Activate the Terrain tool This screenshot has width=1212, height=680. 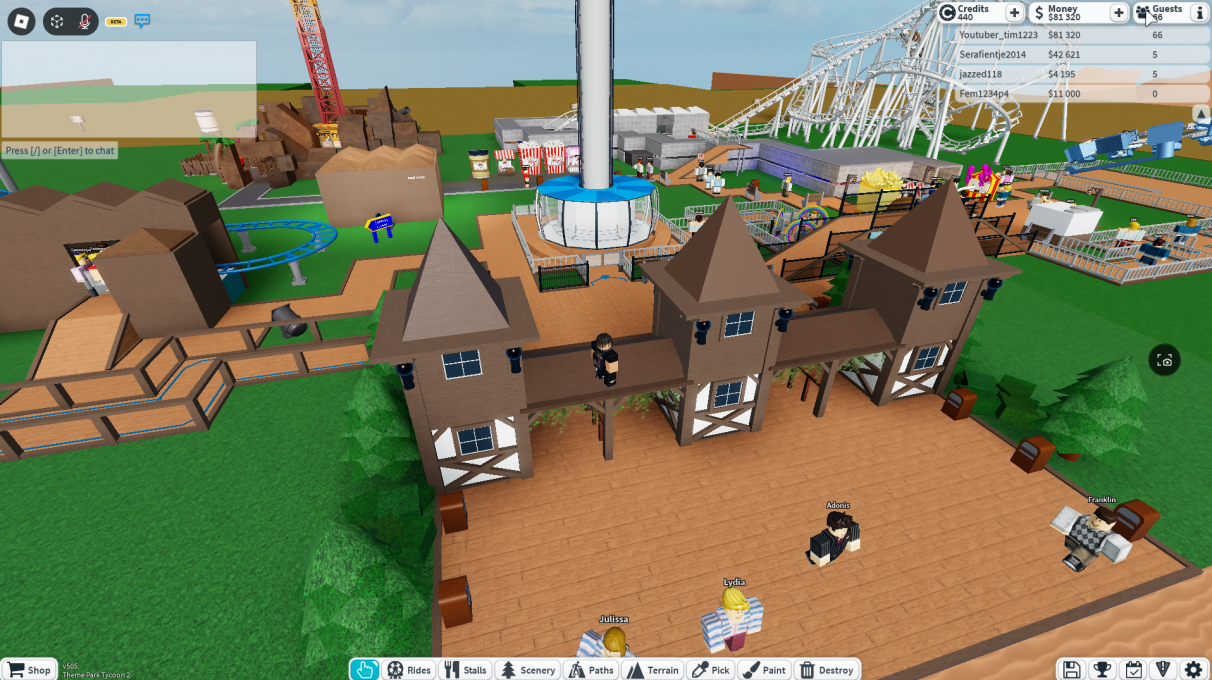point(652,670)
